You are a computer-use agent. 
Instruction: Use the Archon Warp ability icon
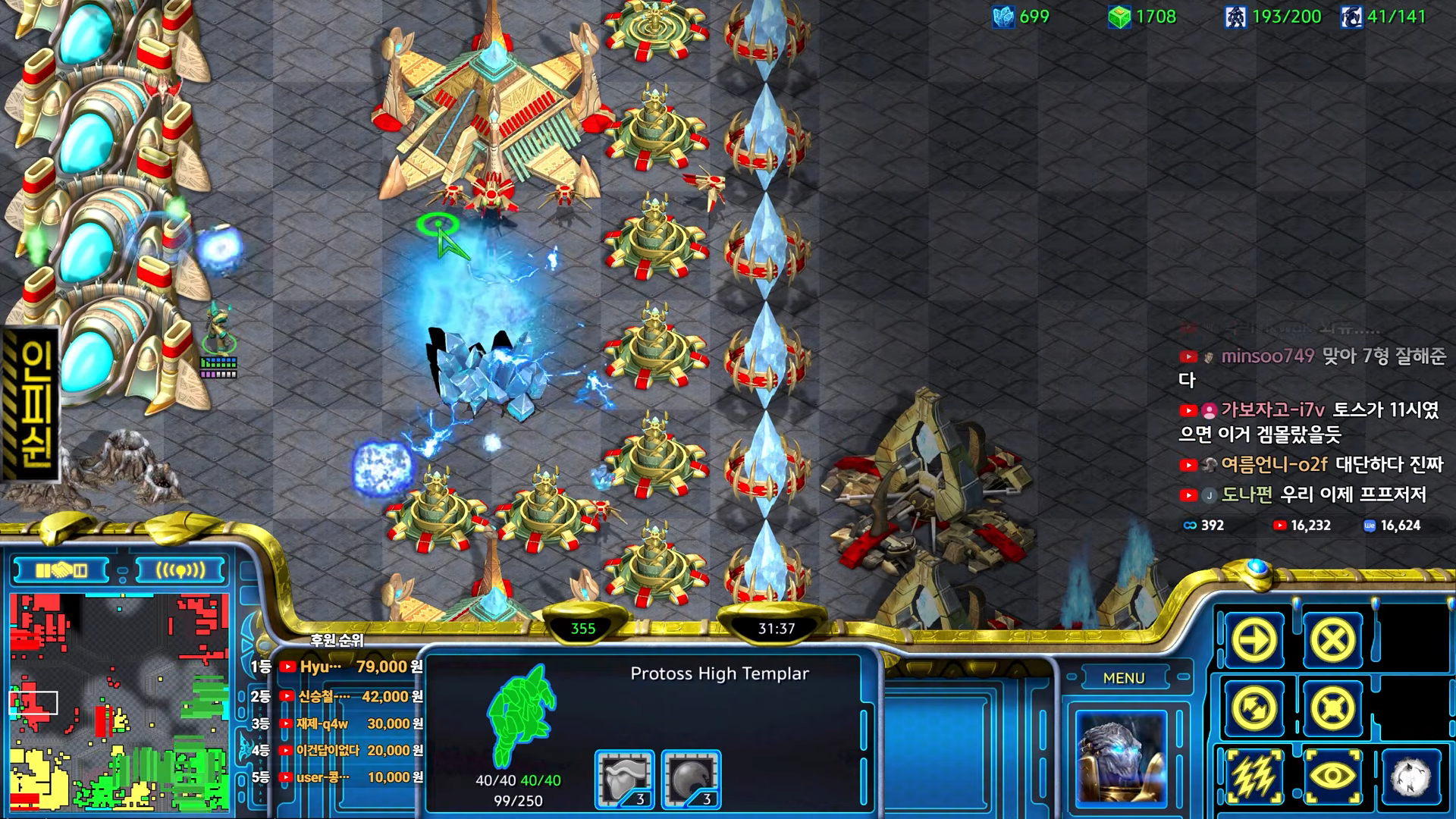pos(1410,777)
